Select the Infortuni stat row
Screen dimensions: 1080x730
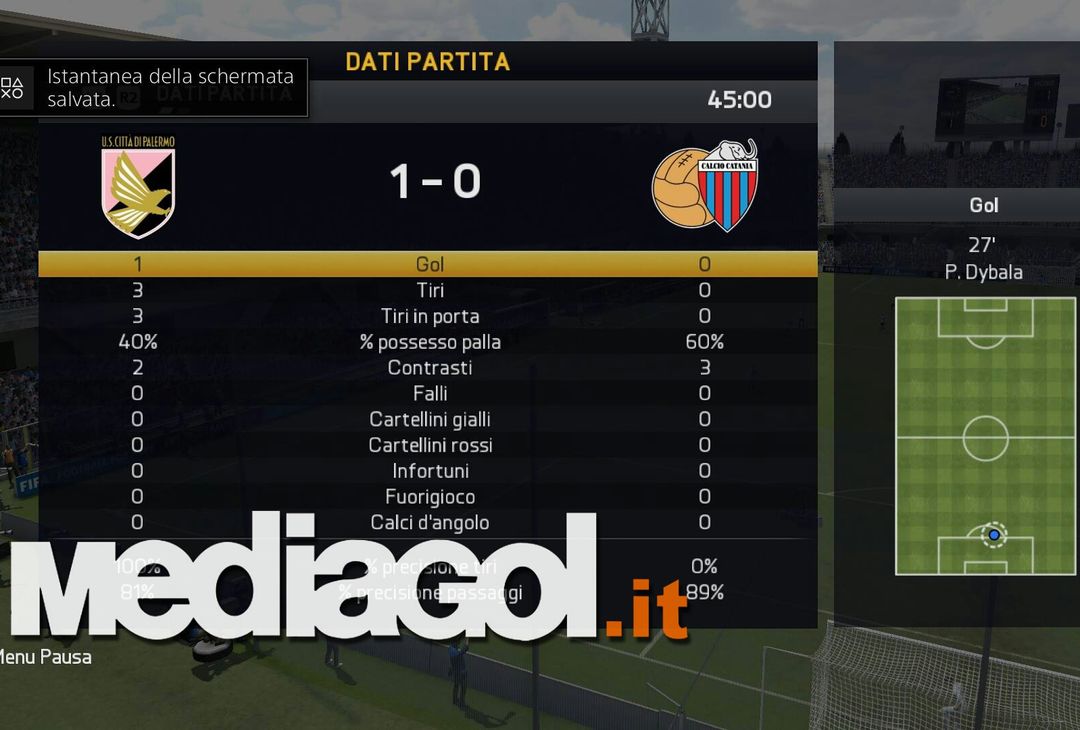click(430, 471)
